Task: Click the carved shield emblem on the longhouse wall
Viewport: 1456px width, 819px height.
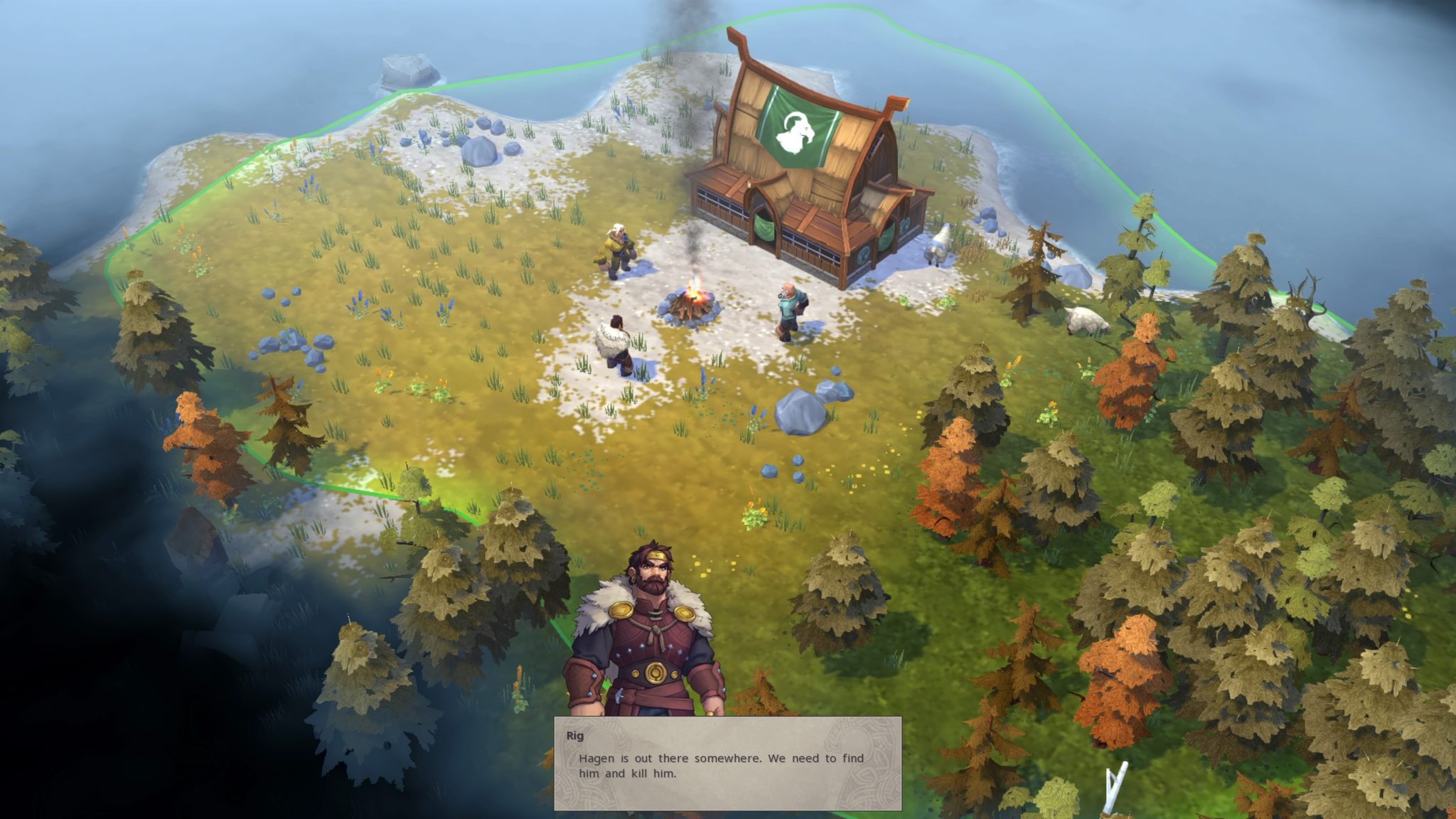Action: click(864, 256)
